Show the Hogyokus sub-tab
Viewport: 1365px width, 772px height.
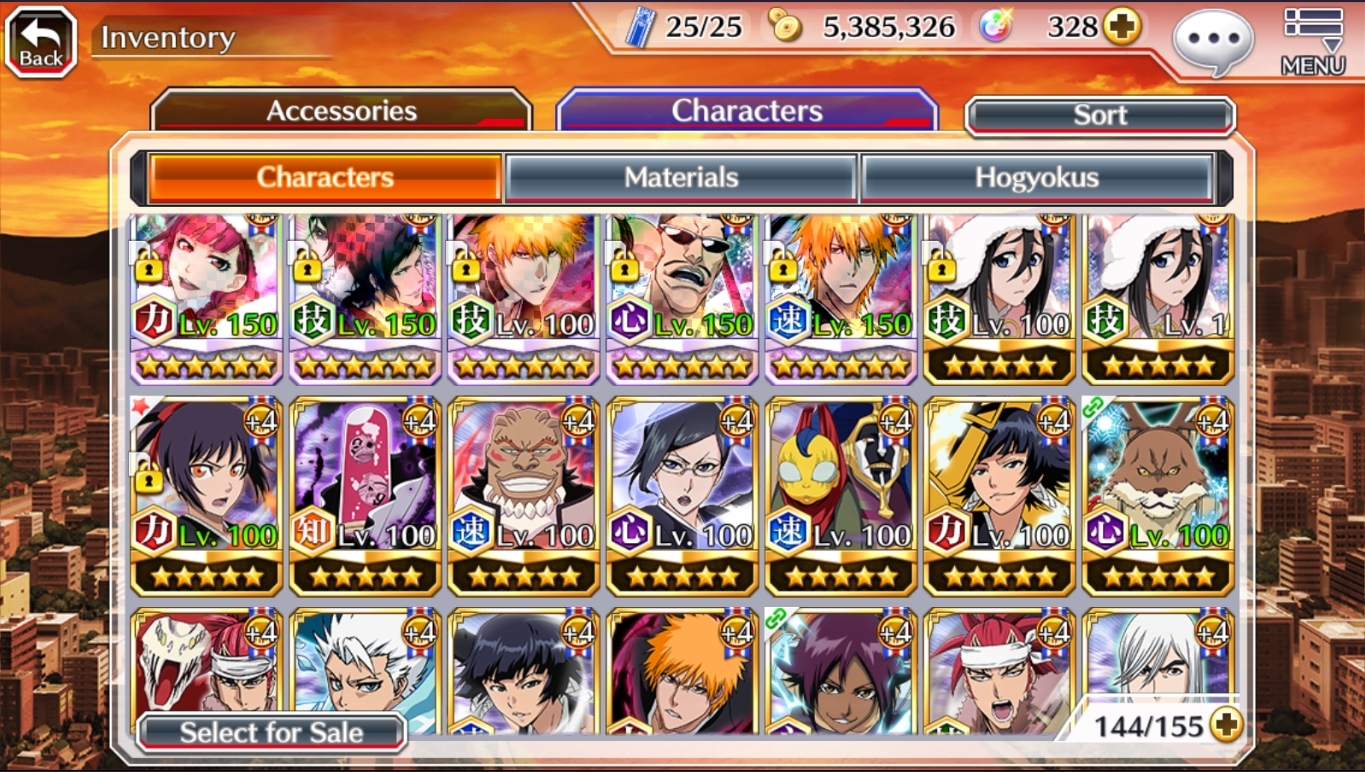click(1037, 178)
